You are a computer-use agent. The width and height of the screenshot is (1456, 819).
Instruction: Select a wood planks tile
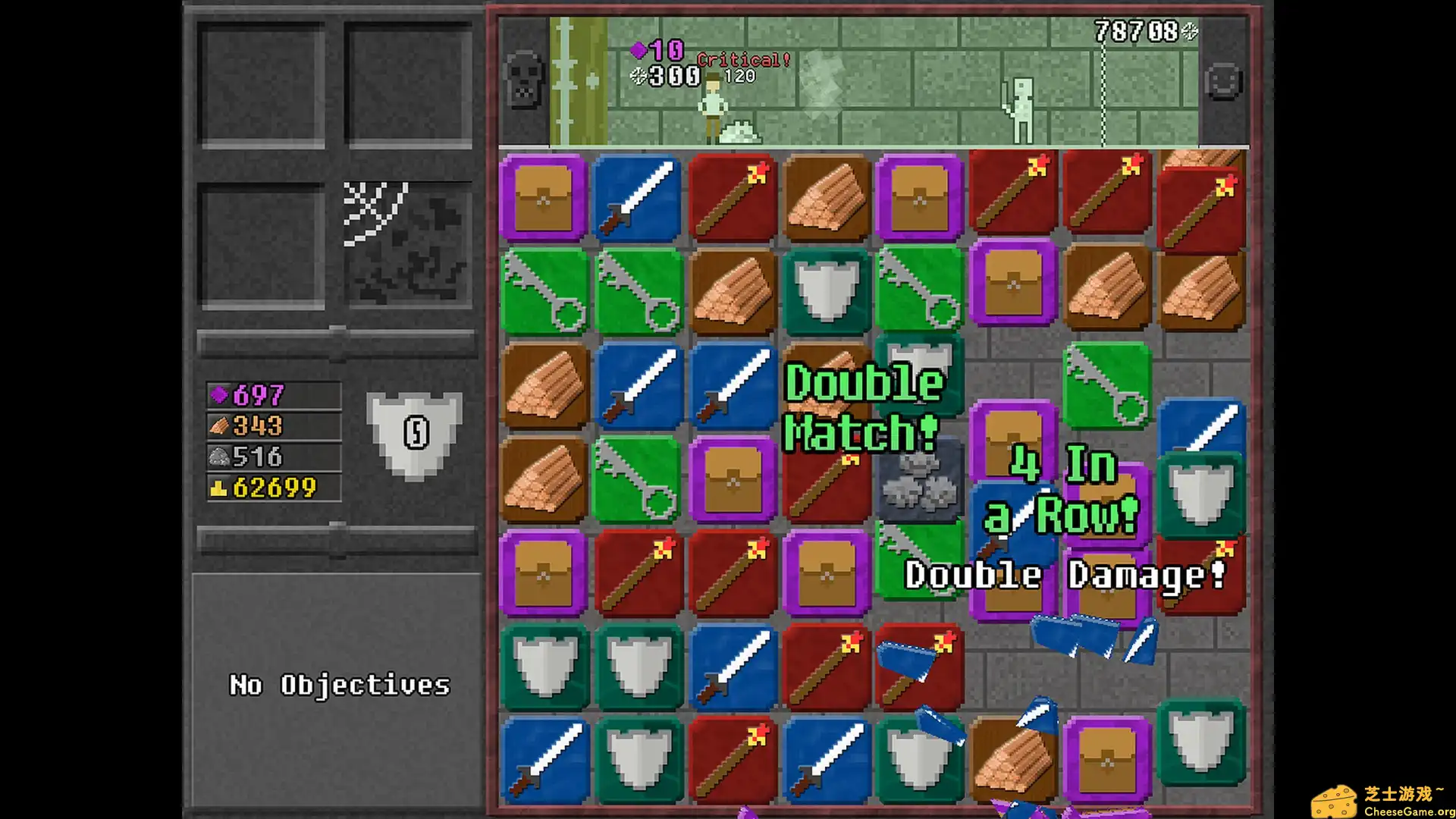point(826,196)
